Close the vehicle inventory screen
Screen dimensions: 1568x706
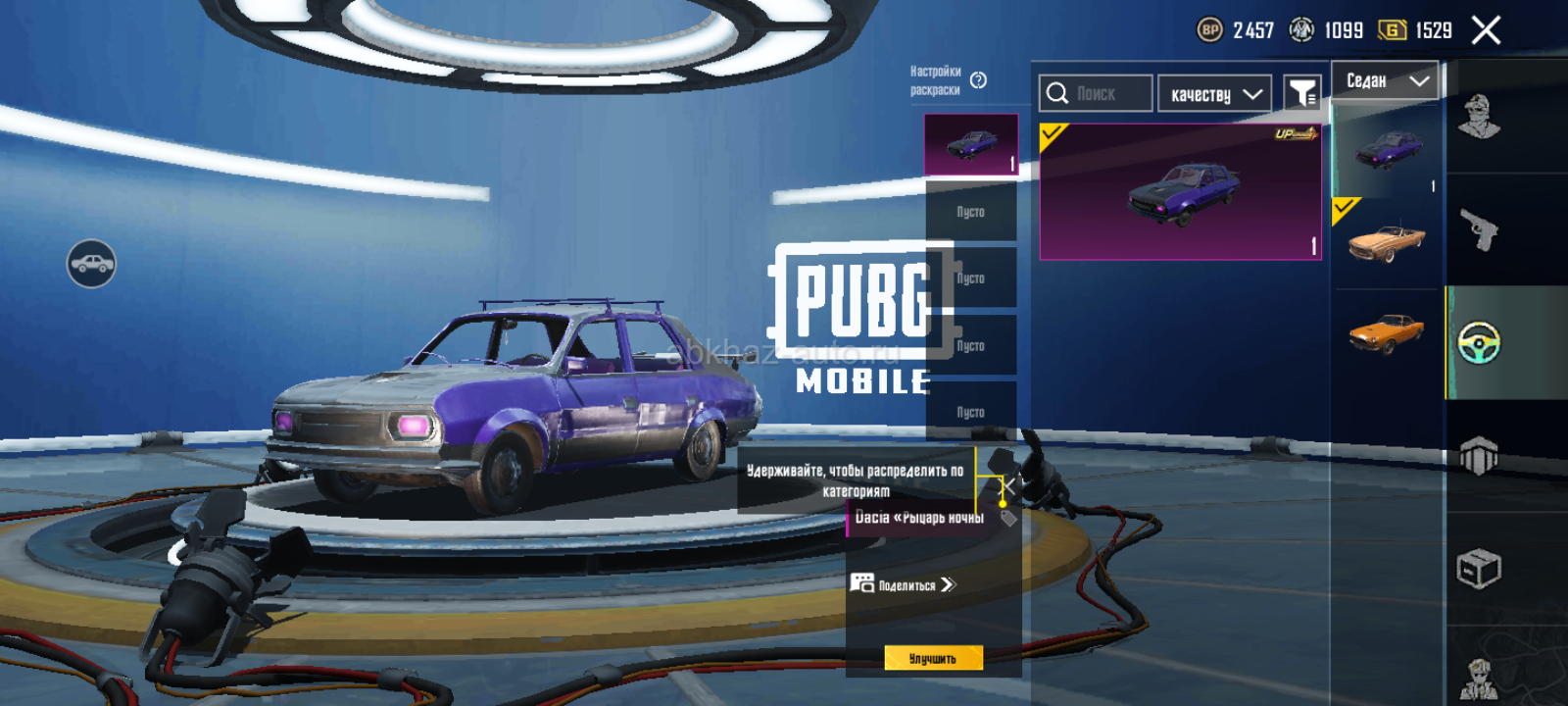coord(1486,30)
